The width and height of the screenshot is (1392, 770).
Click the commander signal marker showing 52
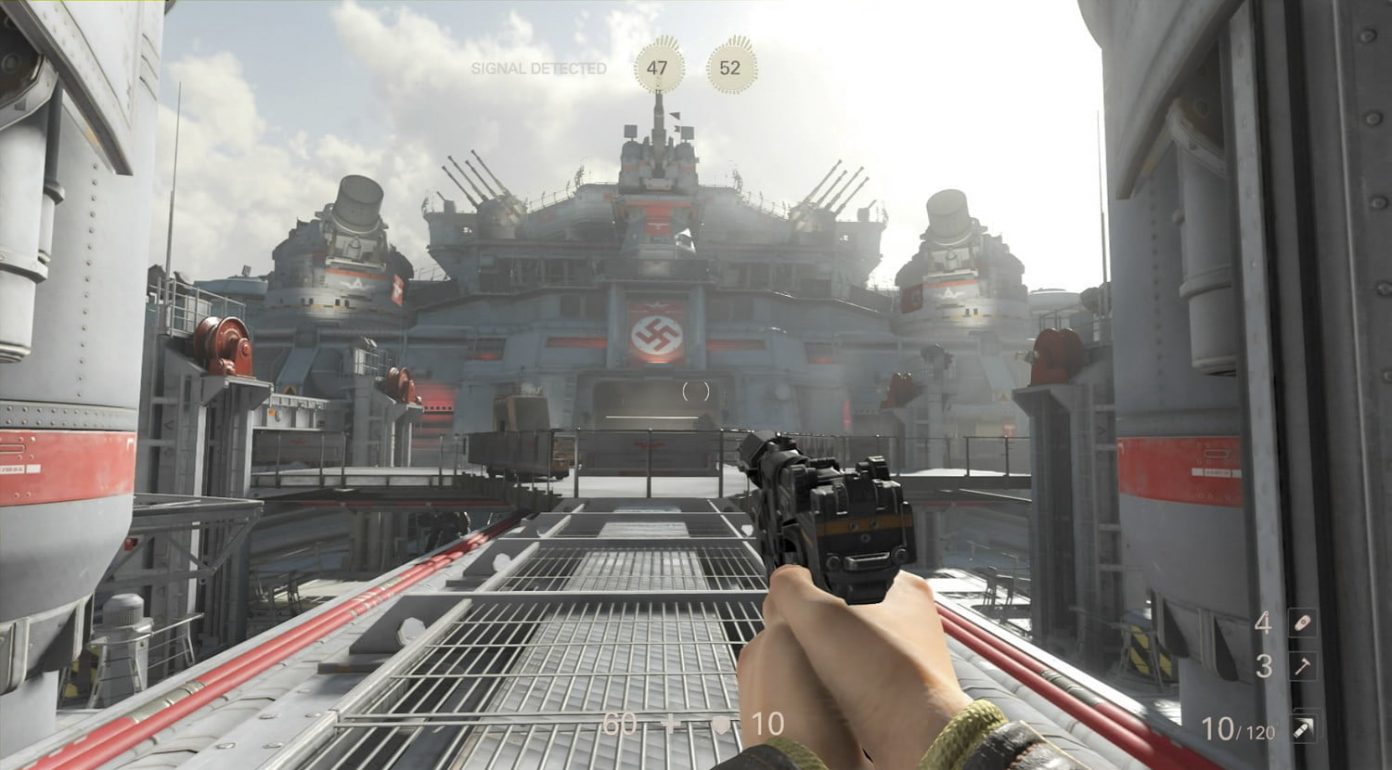[731, 67]
